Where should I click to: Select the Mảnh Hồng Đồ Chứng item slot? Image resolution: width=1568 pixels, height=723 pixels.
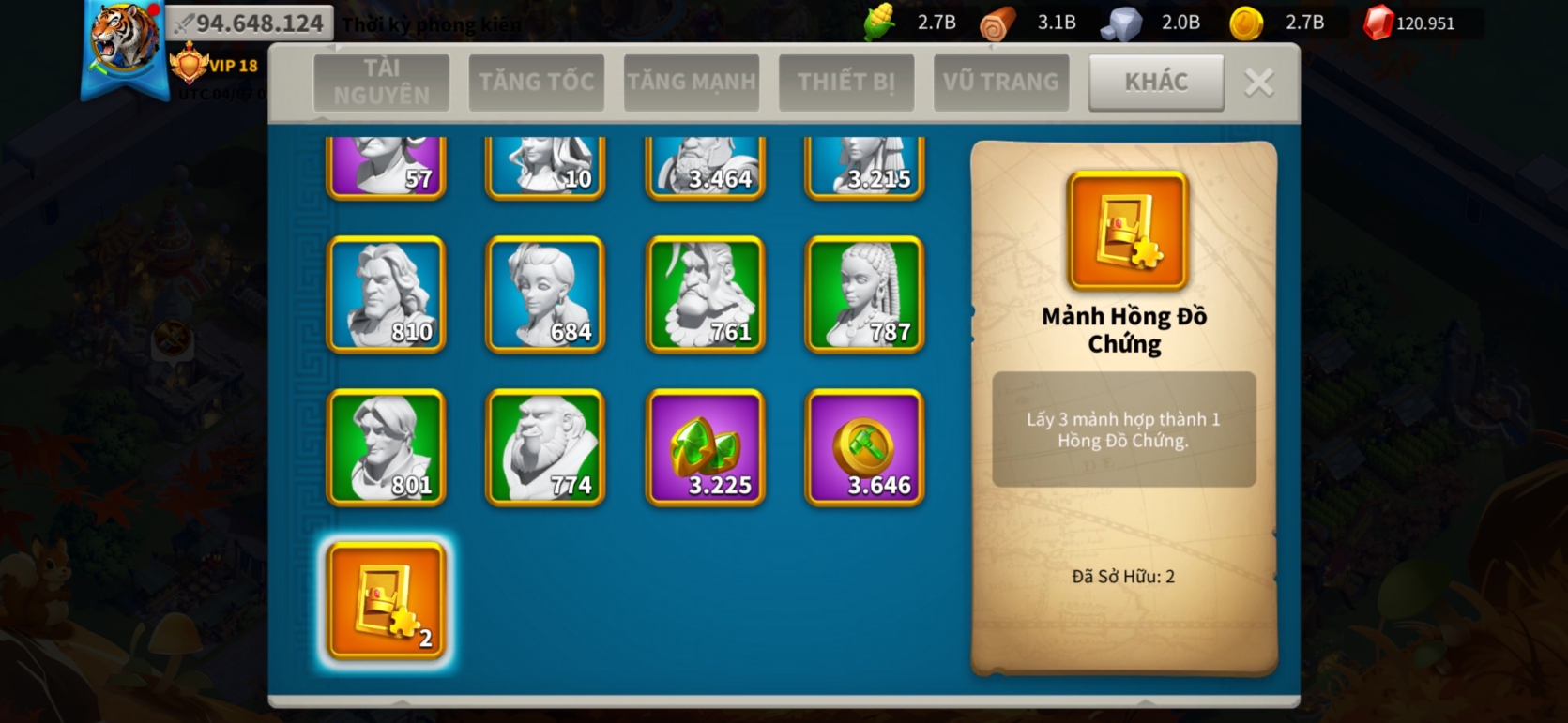(386, 601)
